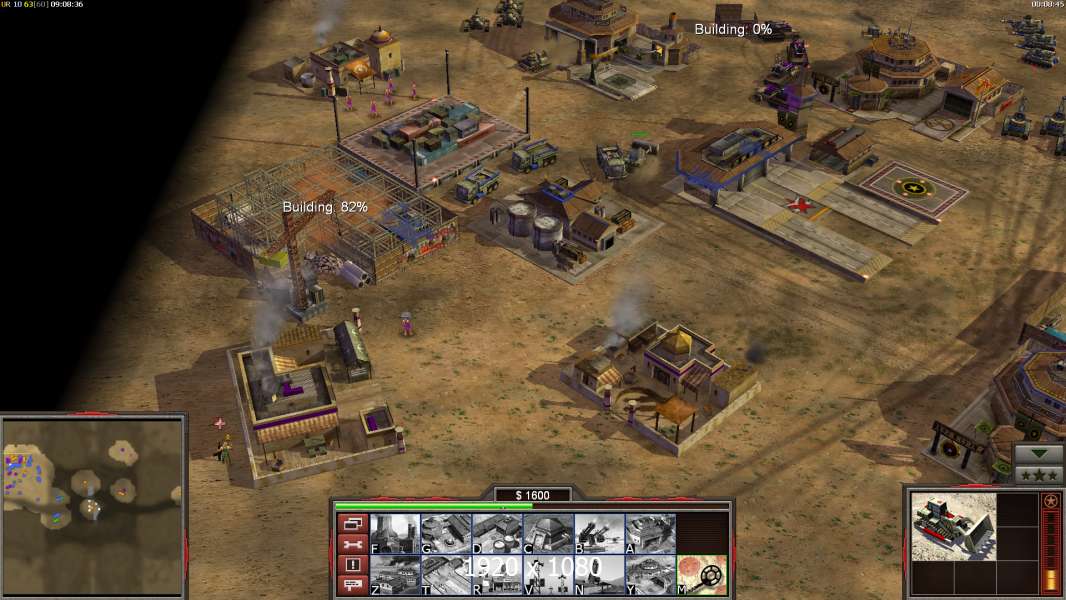1066x600 pixels.
Task: Choose the build icon labeled Z
Action: (x=394, y=575)
